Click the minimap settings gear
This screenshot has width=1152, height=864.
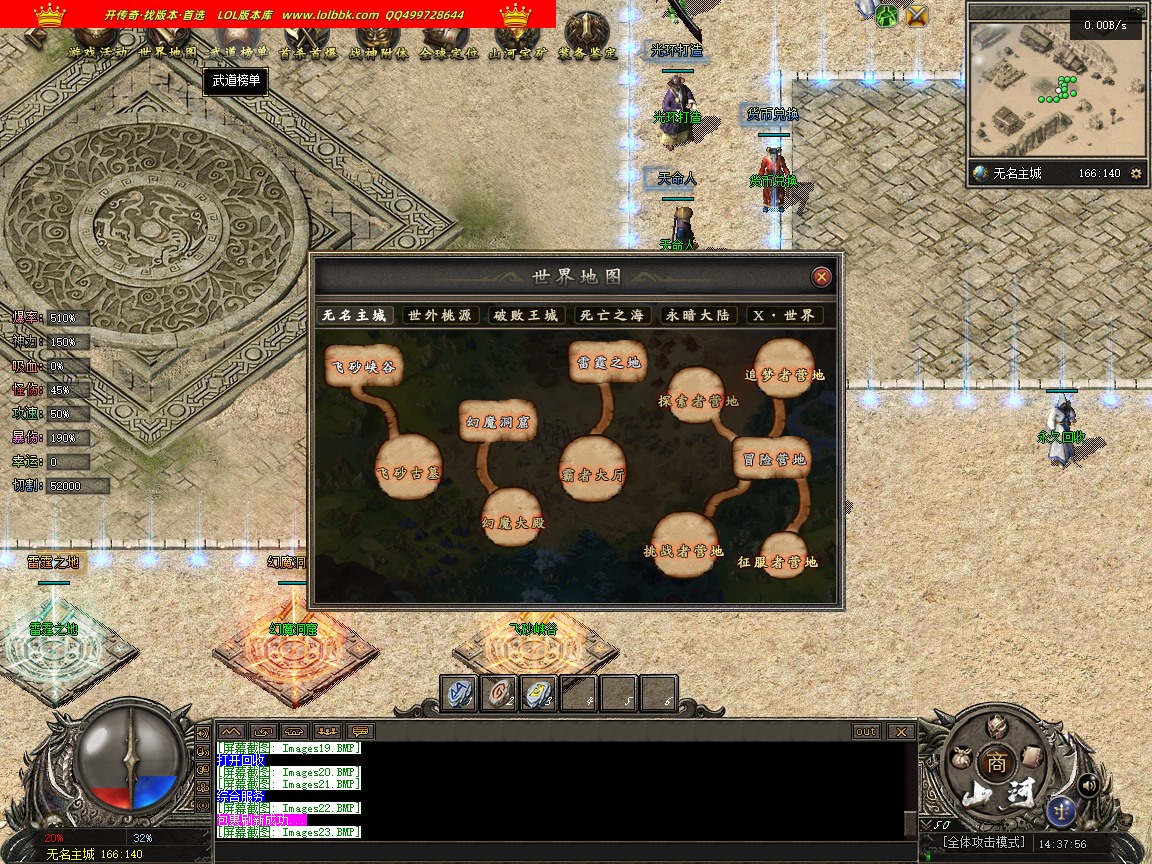tap(1136, 173)
